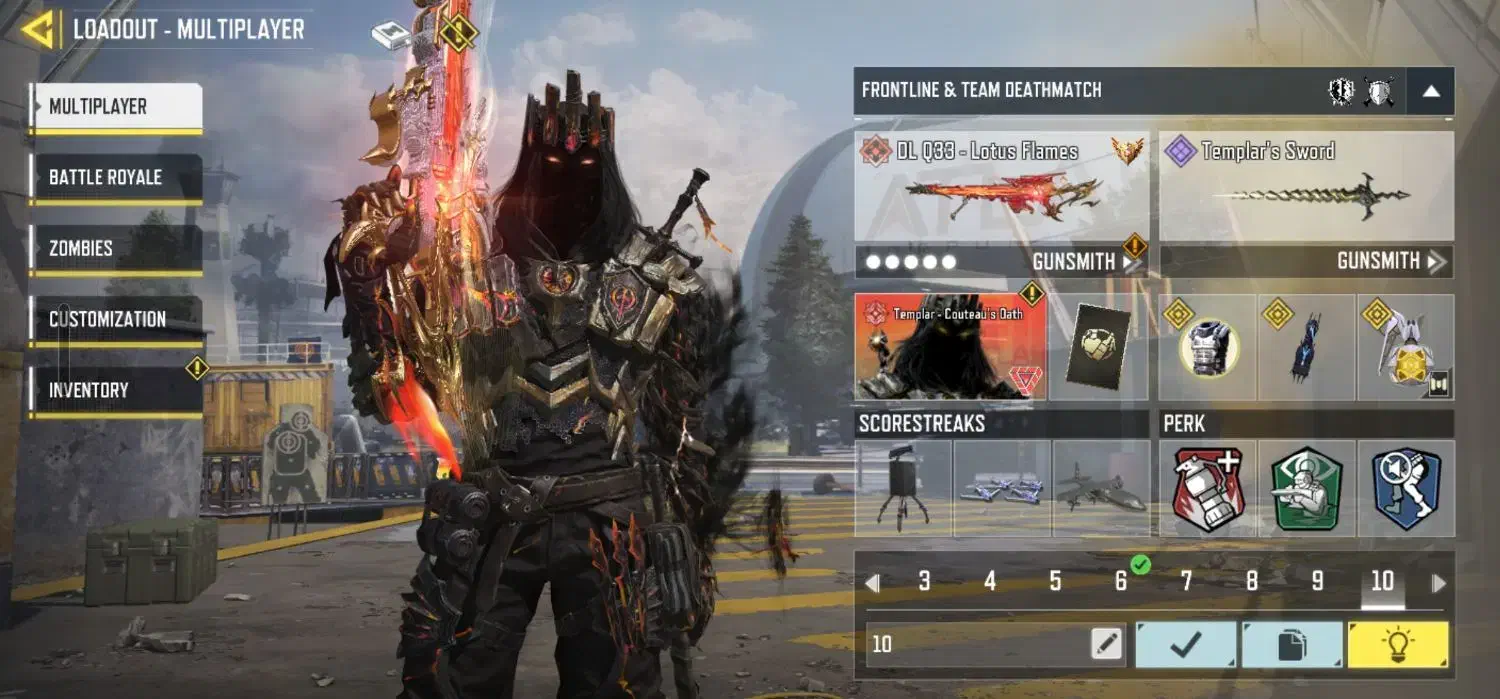Copy loadout using the duplicate button
The width and height of the screenshot is (1500, 699).
point(1292,645)
